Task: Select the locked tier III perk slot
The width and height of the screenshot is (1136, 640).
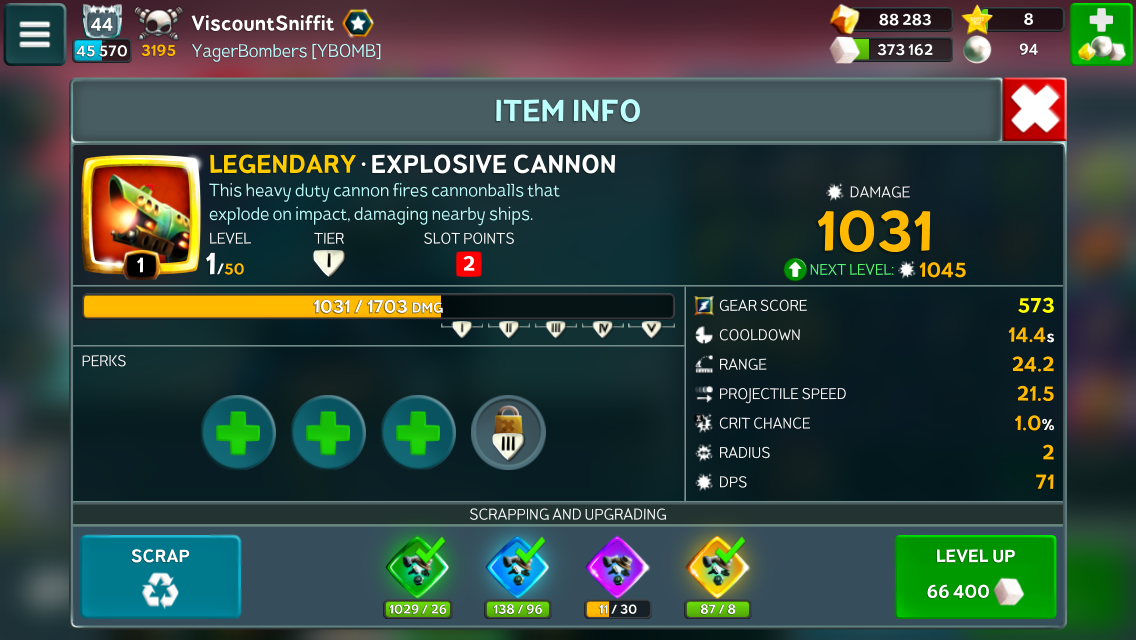Action: point(508,432)
